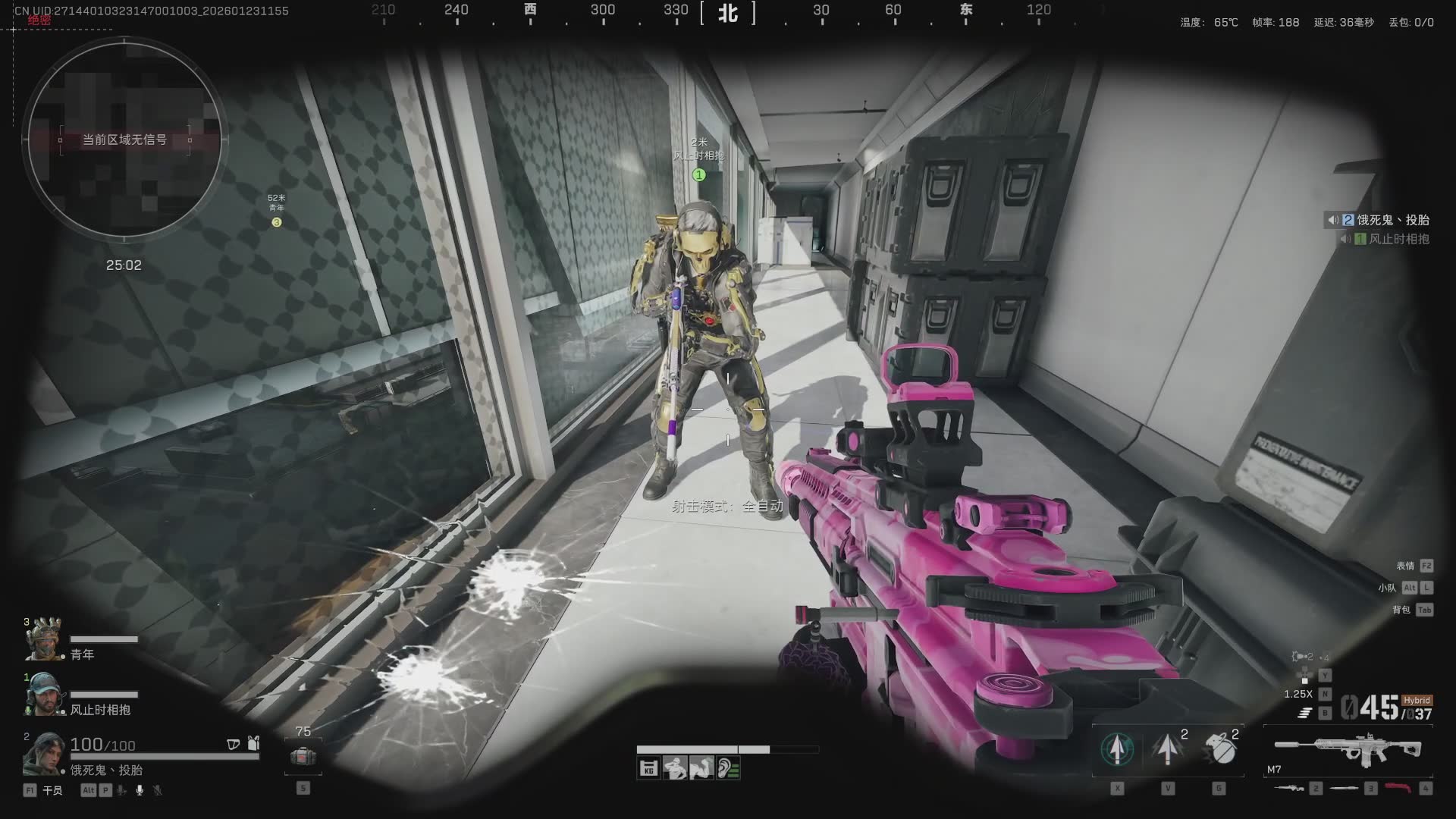Click the ear hearing status icon
1456x819 pixels.
tap(728, 769)
